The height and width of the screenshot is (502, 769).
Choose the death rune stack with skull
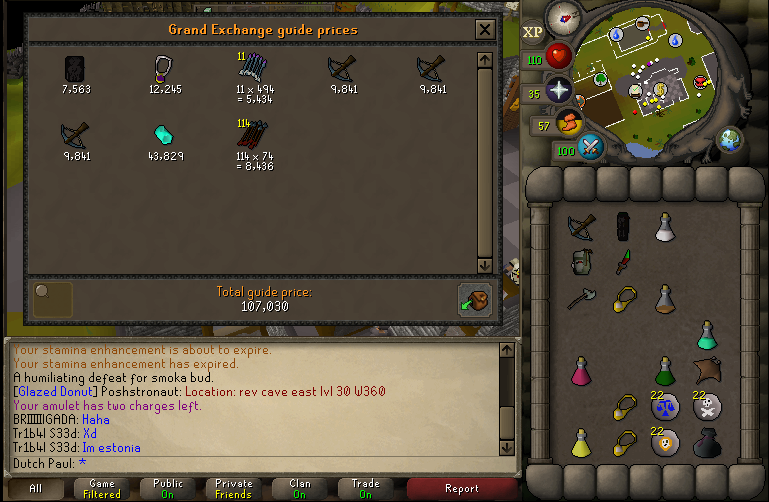pos(707,406)
